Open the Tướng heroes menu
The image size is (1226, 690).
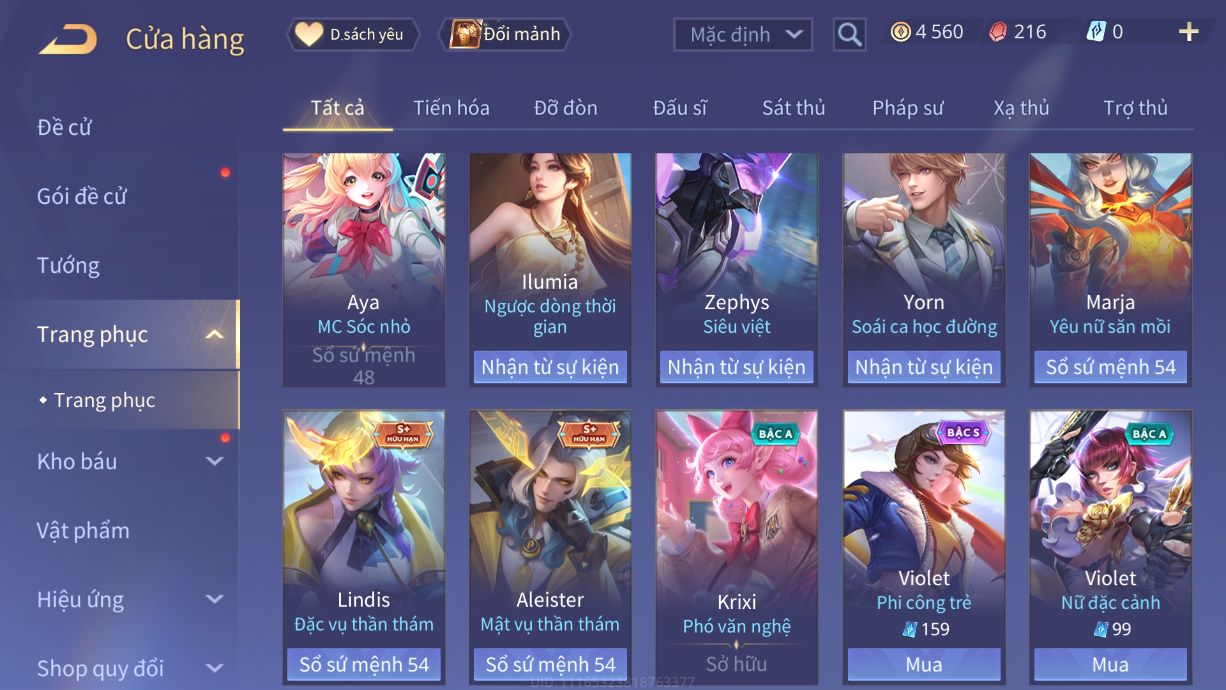[68, 265]
